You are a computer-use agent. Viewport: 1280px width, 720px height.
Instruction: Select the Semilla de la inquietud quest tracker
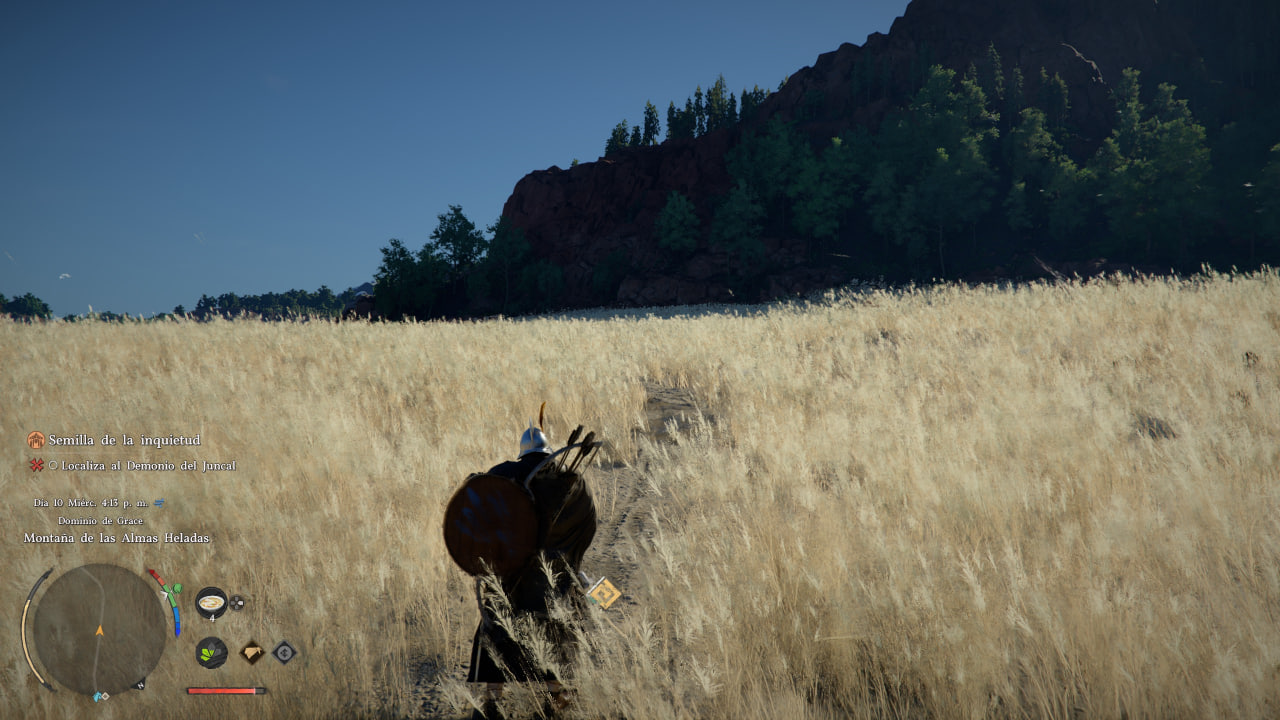124,440
